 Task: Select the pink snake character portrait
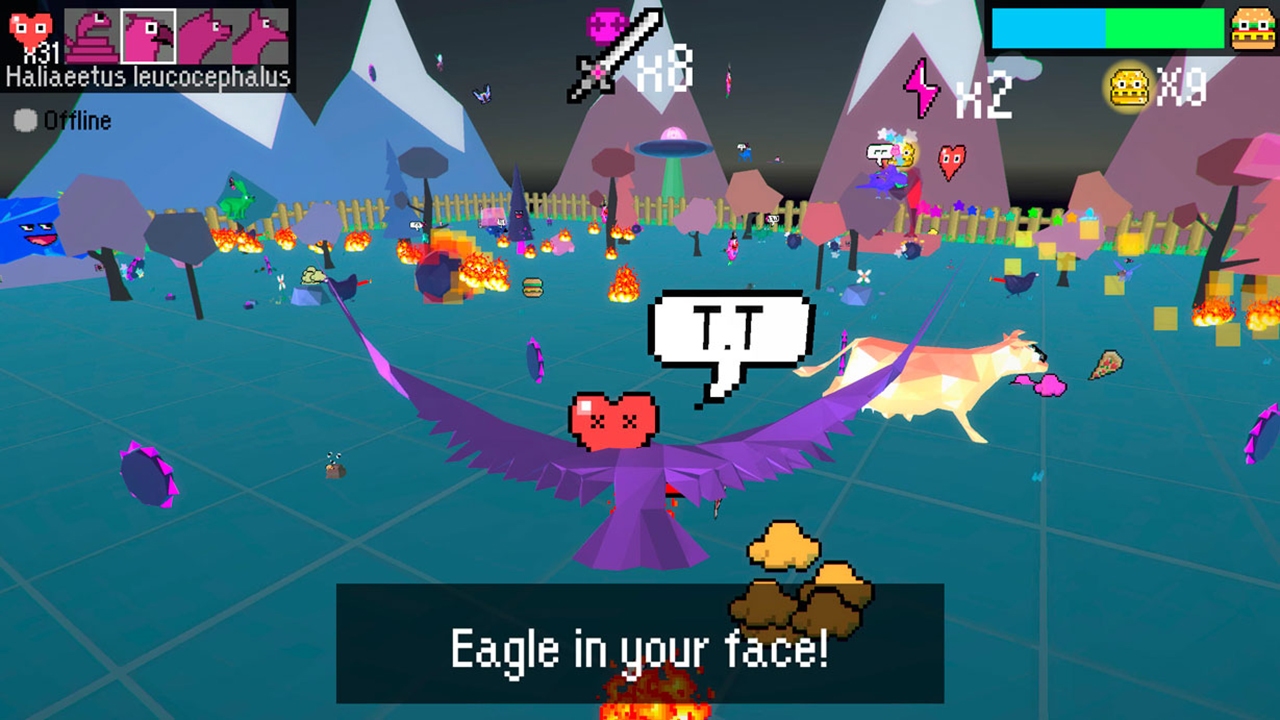pyautogui.click(x=92, y=35)
